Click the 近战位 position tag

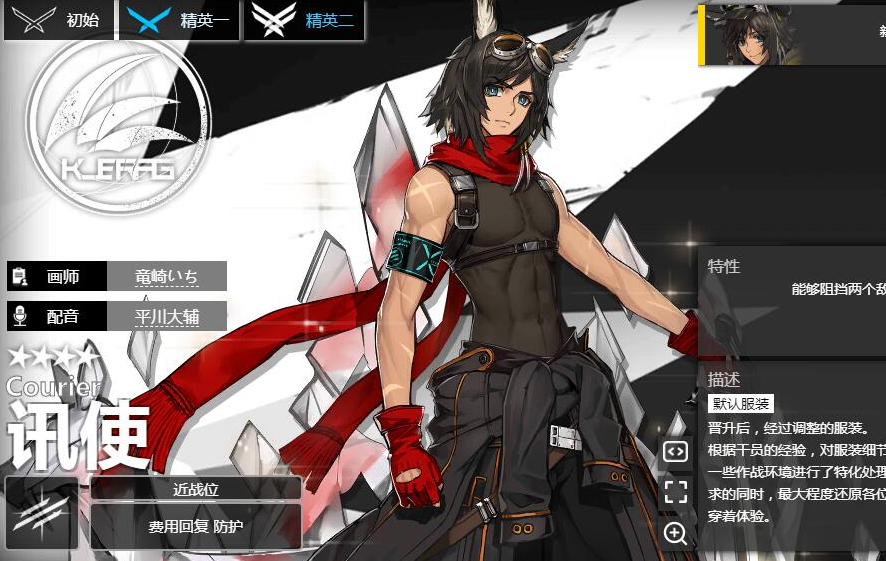click(x=196, y=488)
